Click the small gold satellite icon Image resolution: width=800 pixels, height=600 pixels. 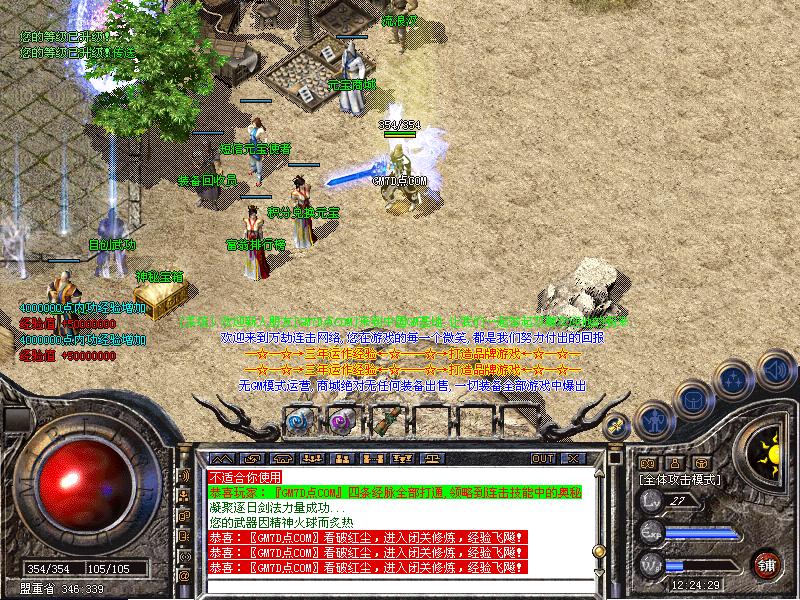tap(617, 425)
